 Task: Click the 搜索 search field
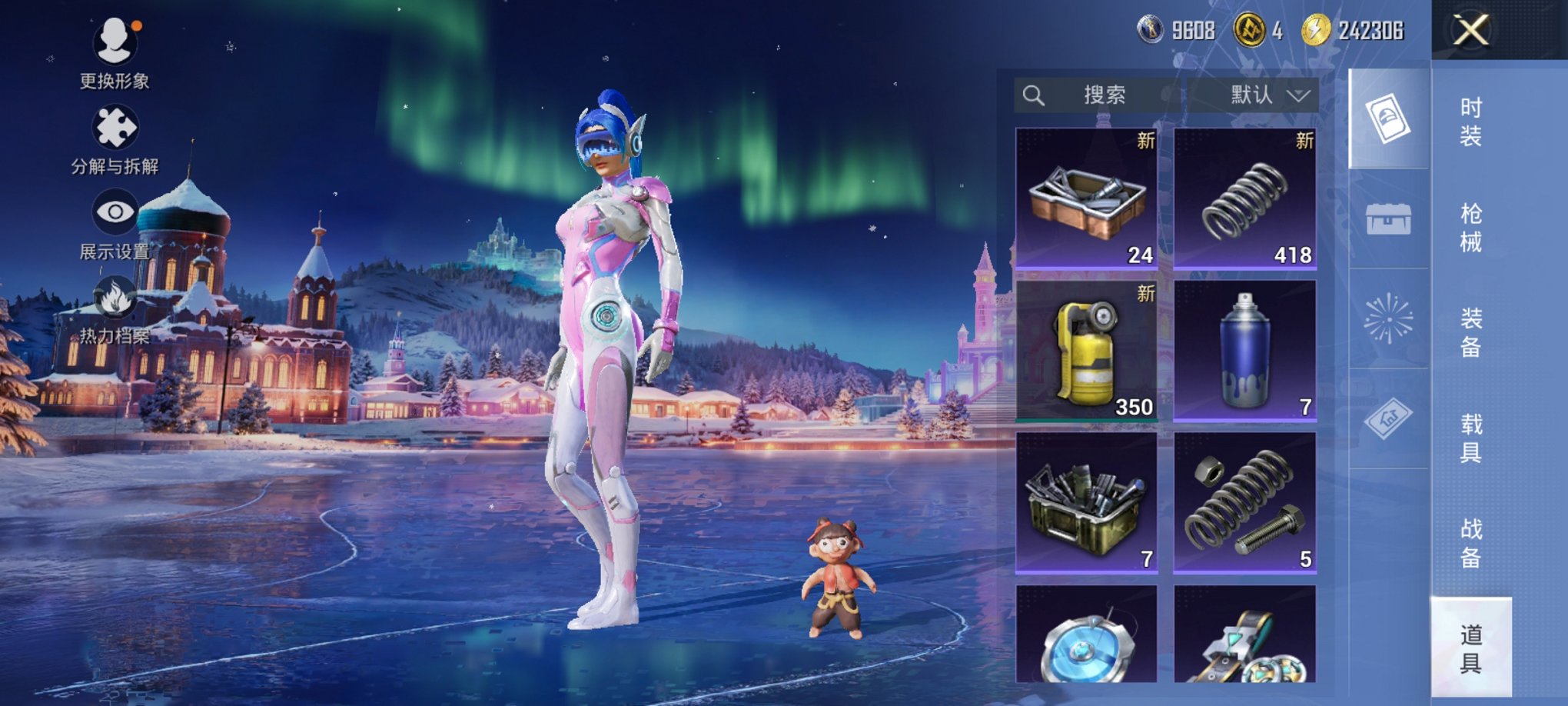point(1098,95)
